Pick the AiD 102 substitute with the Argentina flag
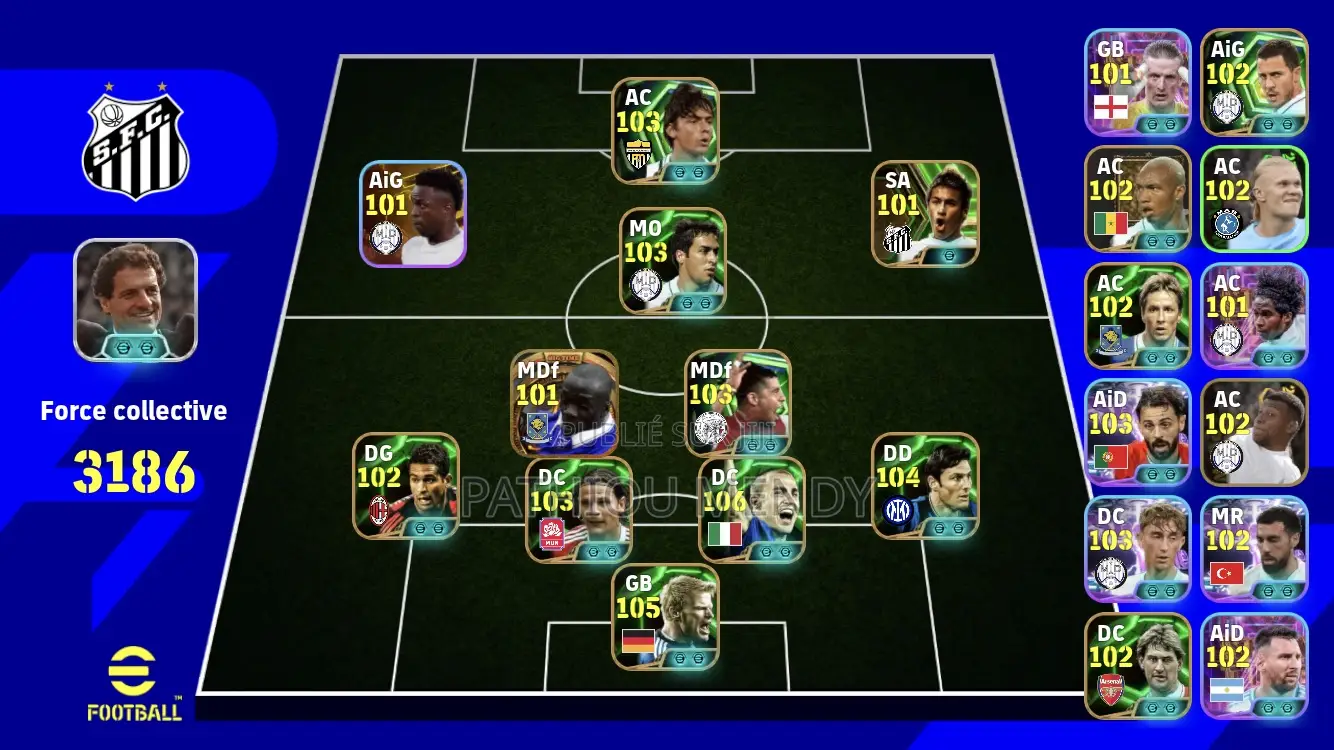 (1254, 666)
